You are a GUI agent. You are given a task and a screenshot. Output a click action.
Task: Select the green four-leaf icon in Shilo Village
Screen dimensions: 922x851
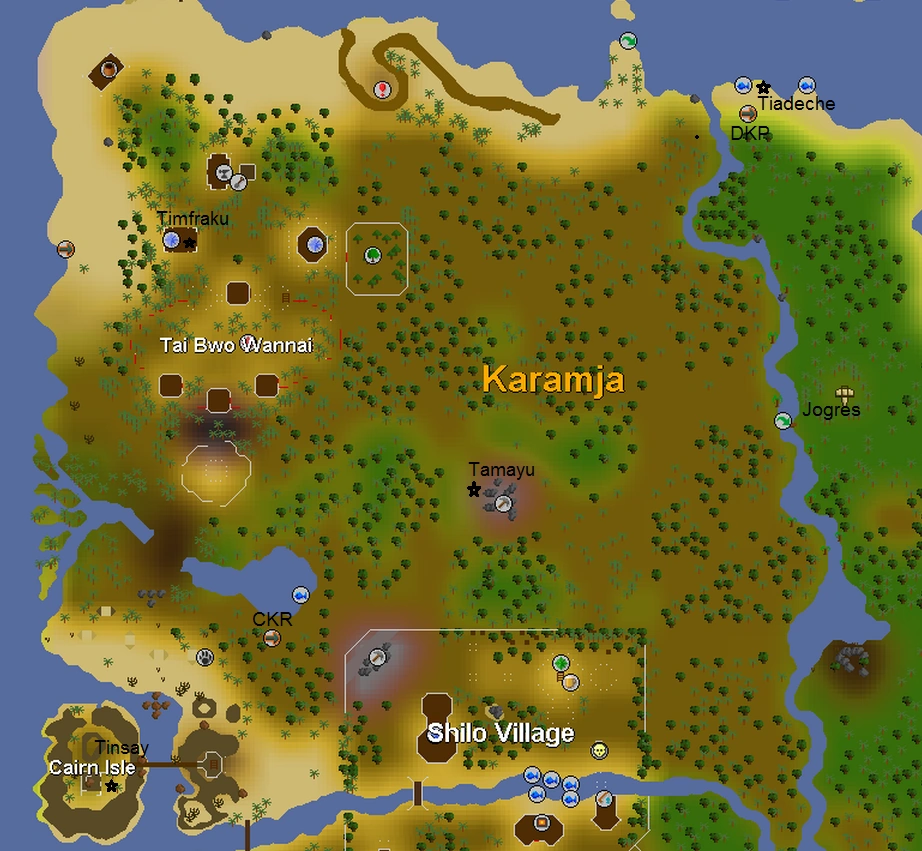(x=561, y=663)
